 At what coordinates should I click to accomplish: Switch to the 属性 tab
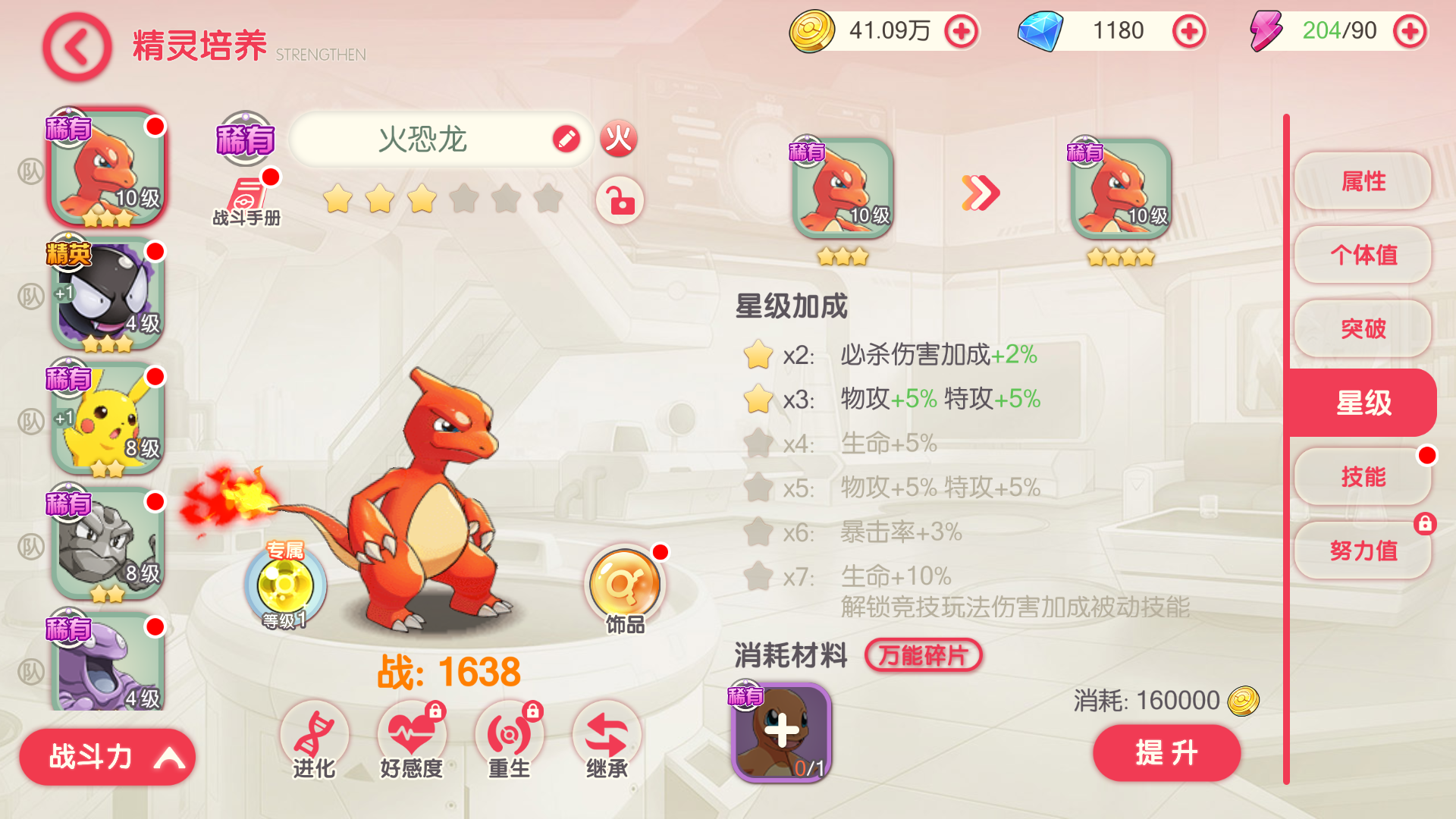[x=1363, y=181]
